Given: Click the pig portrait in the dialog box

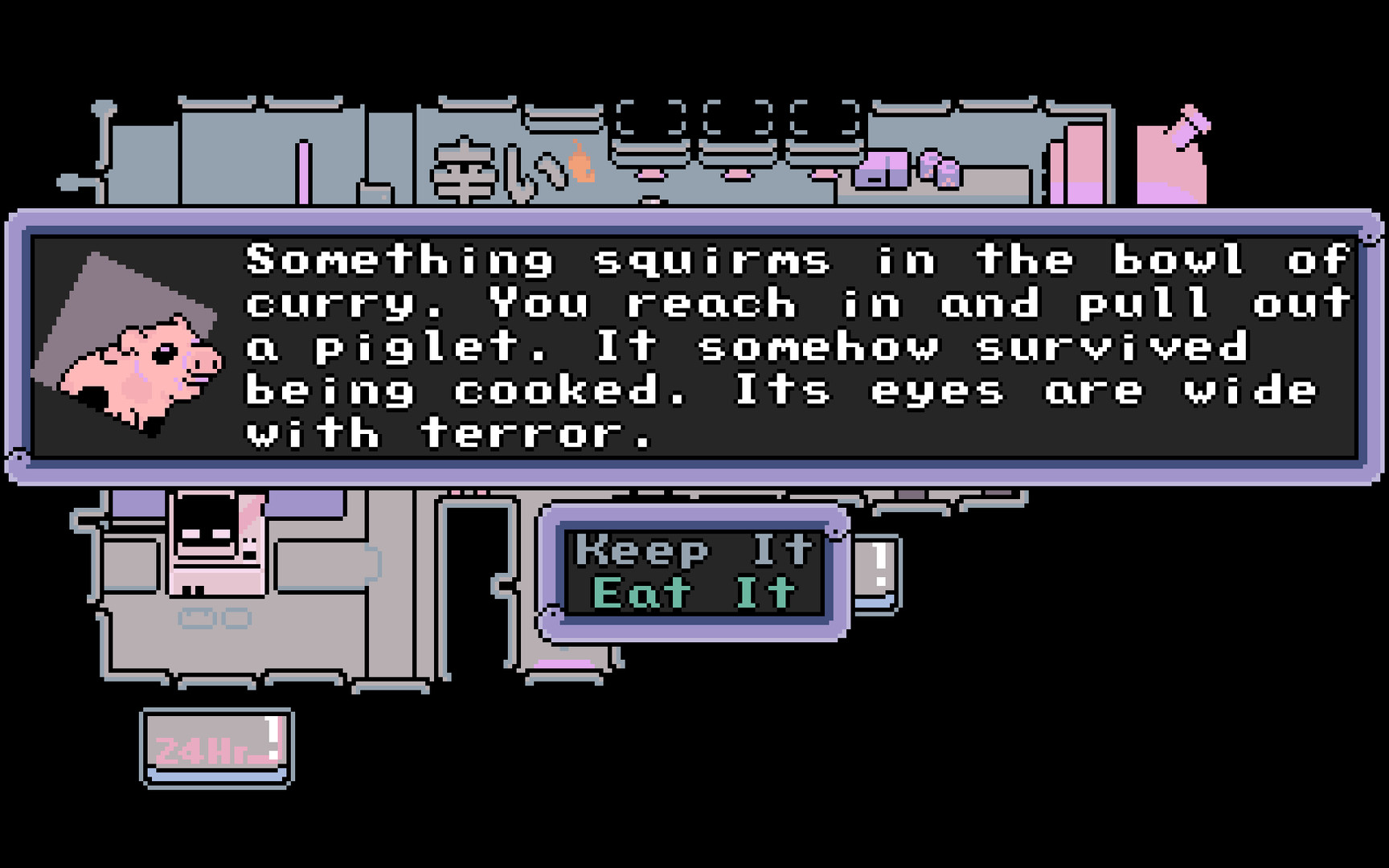Looking at the screenshot, I should tap(141, 362).
